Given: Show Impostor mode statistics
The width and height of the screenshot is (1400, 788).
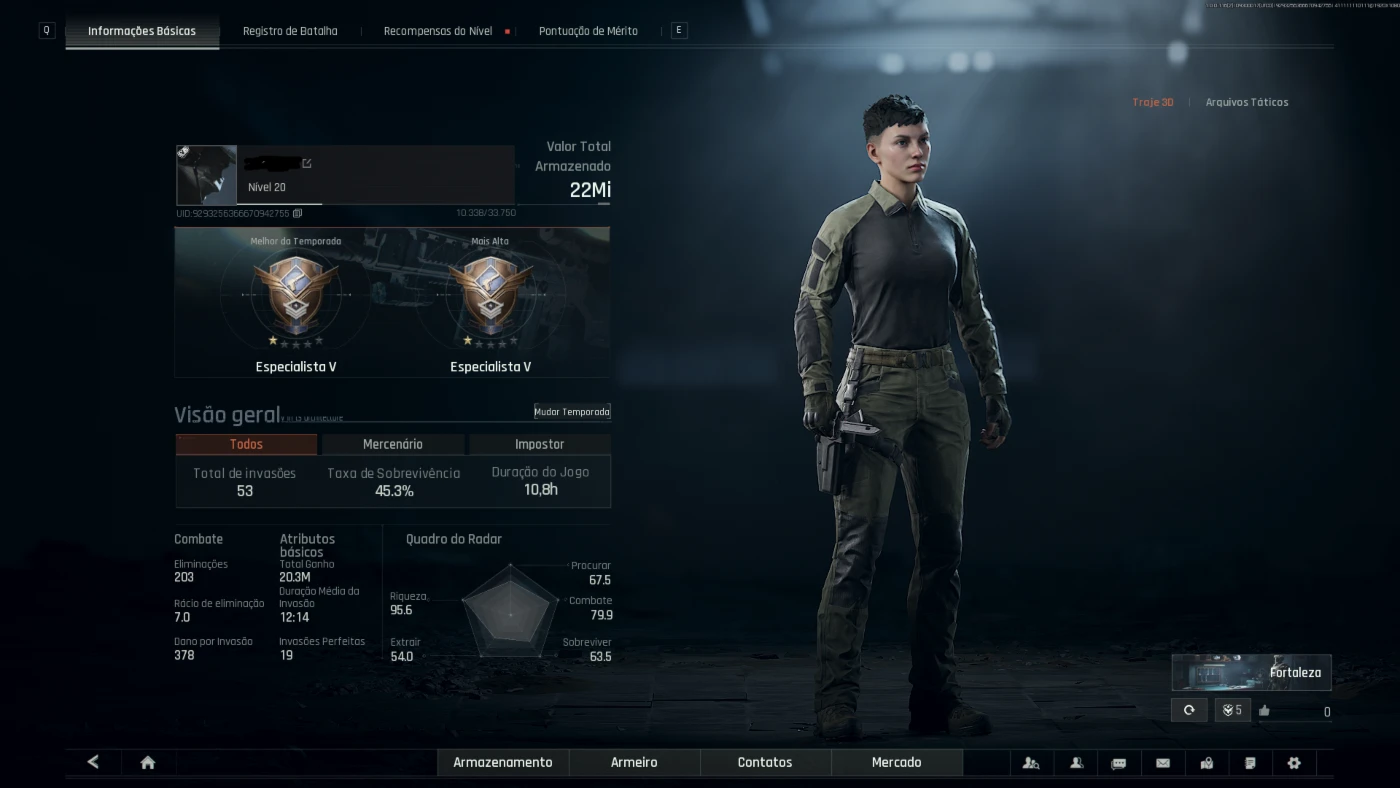Looking at the screenshot, I should 539,444.
